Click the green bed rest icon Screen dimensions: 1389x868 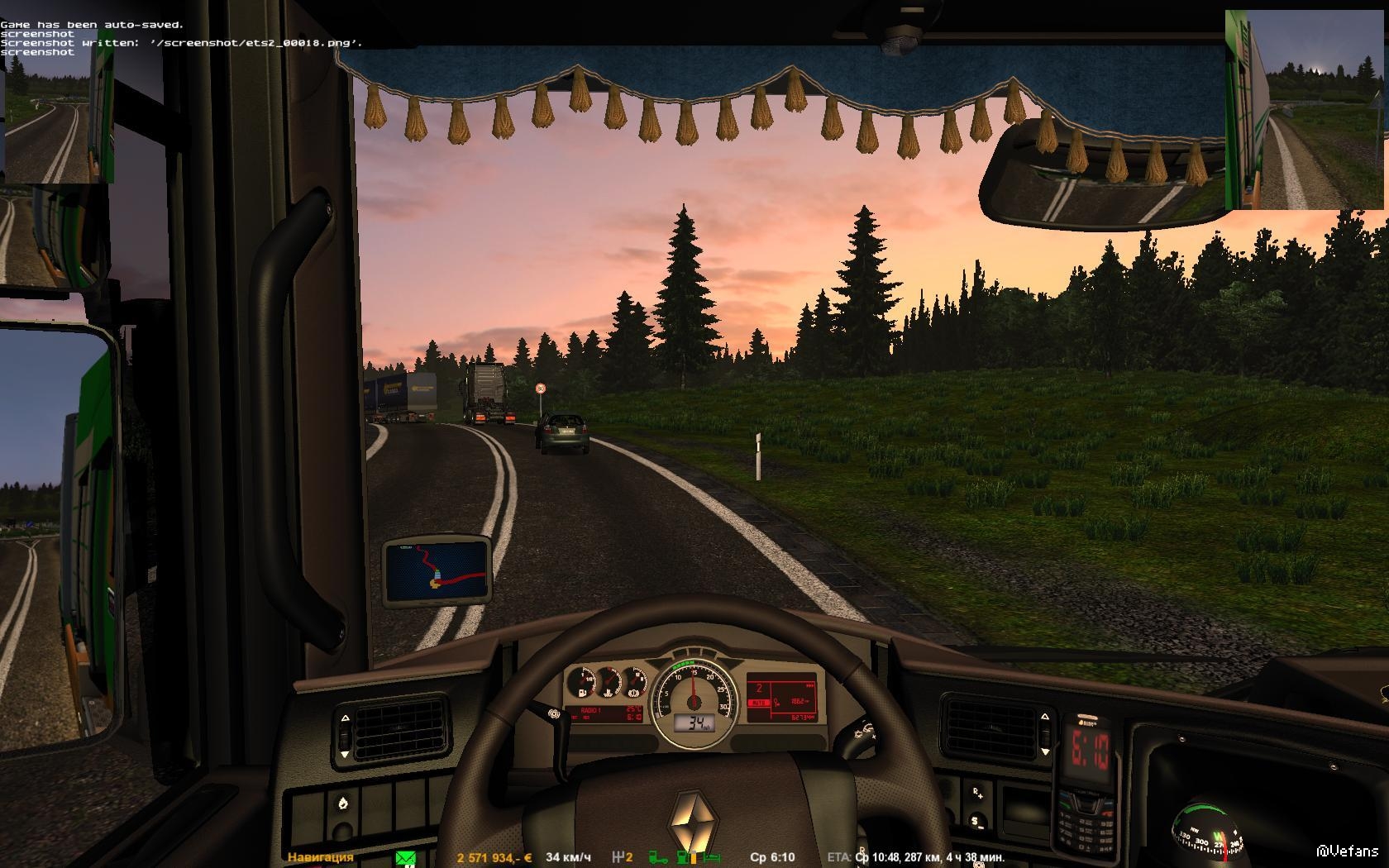click(x=710, y=858)
